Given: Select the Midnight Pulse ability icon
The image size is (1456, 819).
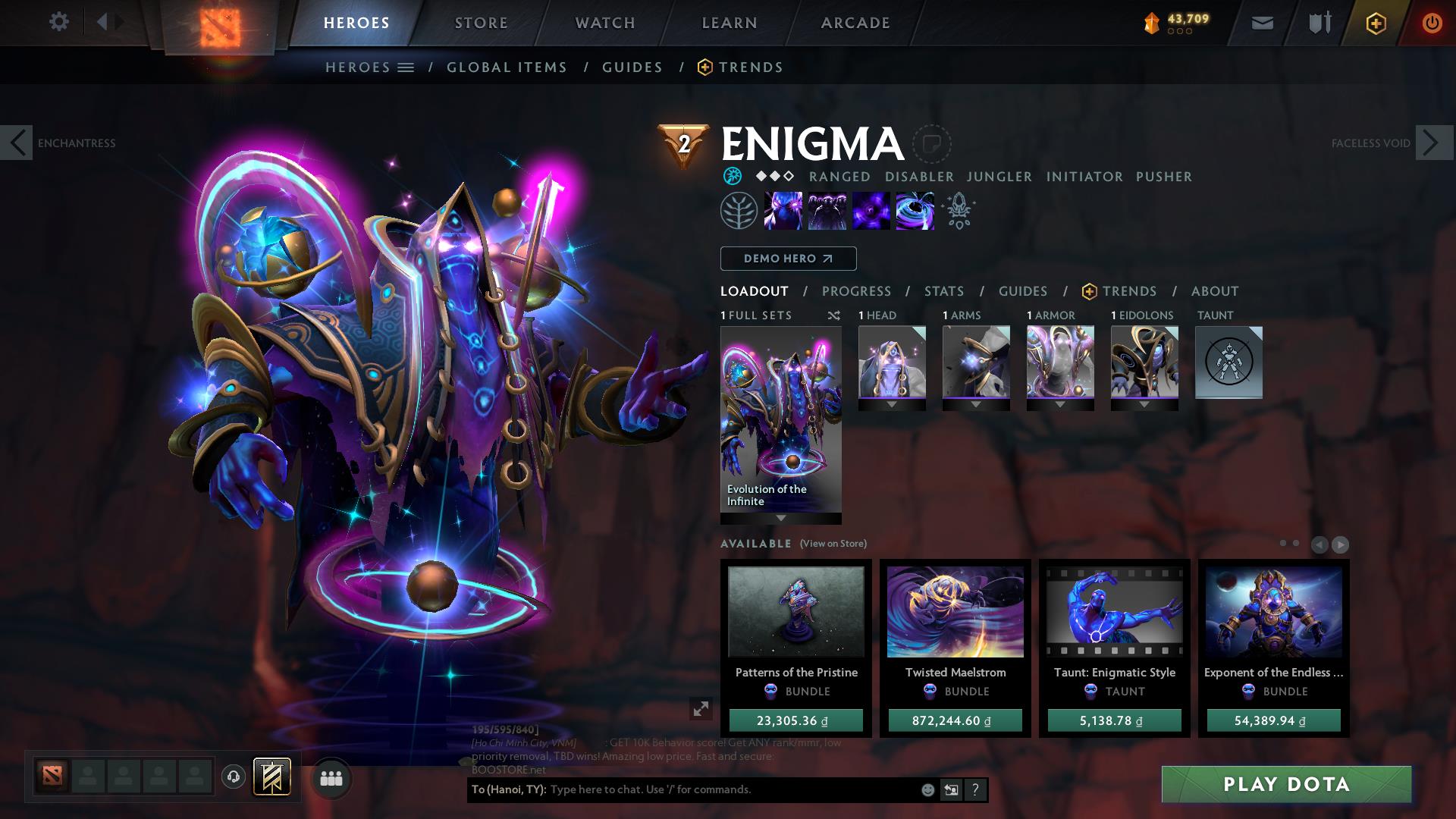Looking at the screenshot, I should point(871,211).
